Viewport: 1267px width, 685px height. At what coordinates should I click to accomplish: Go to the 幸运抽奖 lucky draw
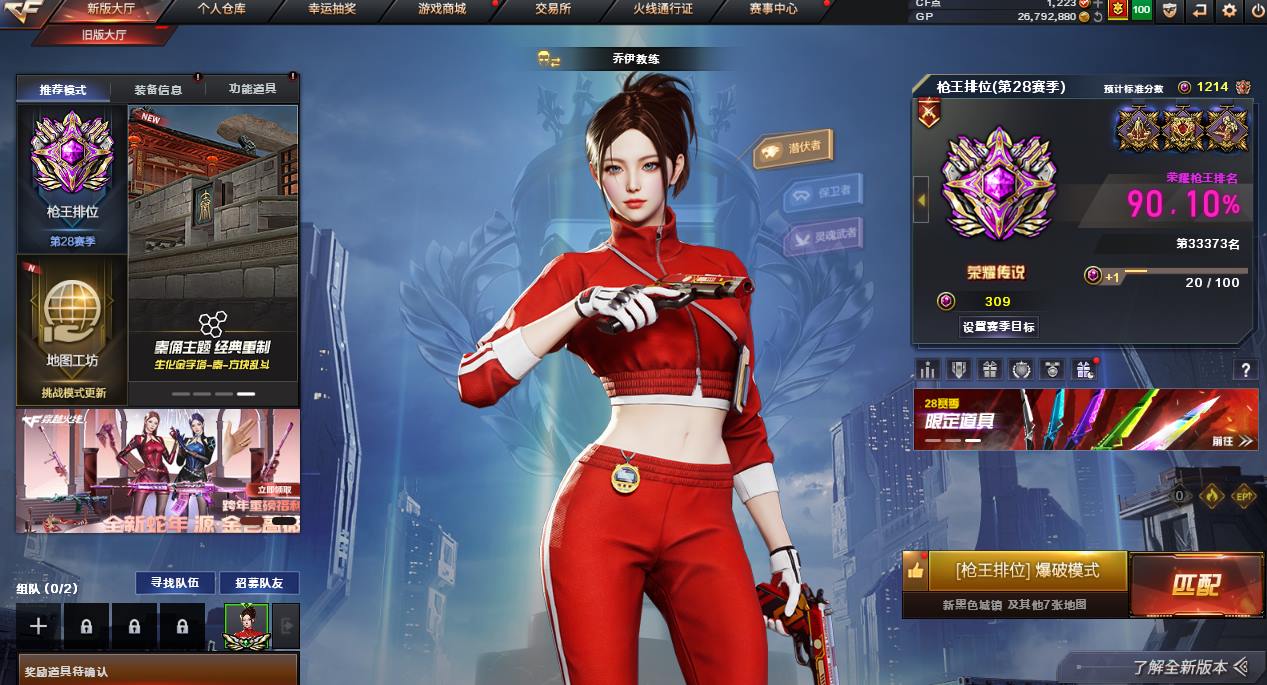(331, 9)
